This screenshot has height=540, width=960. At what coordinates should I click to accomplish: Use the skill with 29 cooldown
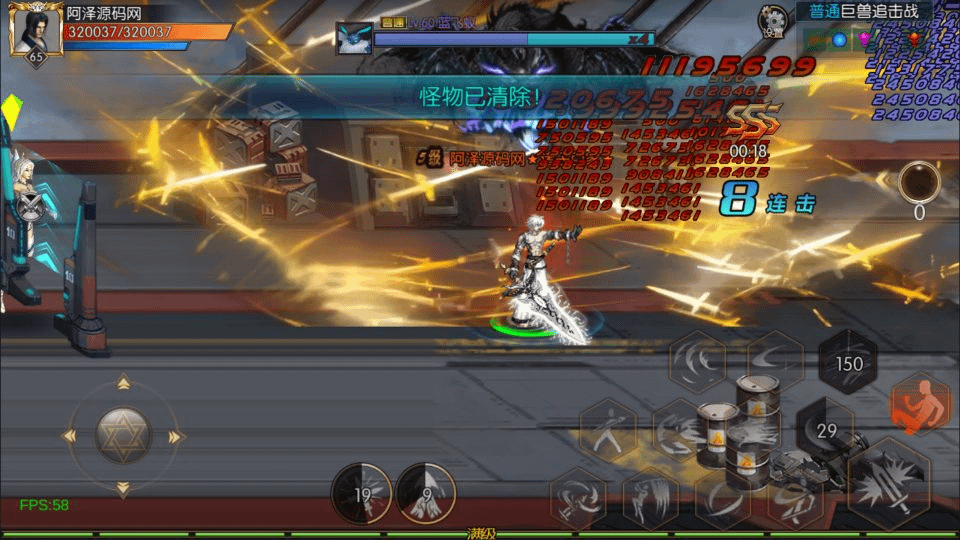(827, 430)
